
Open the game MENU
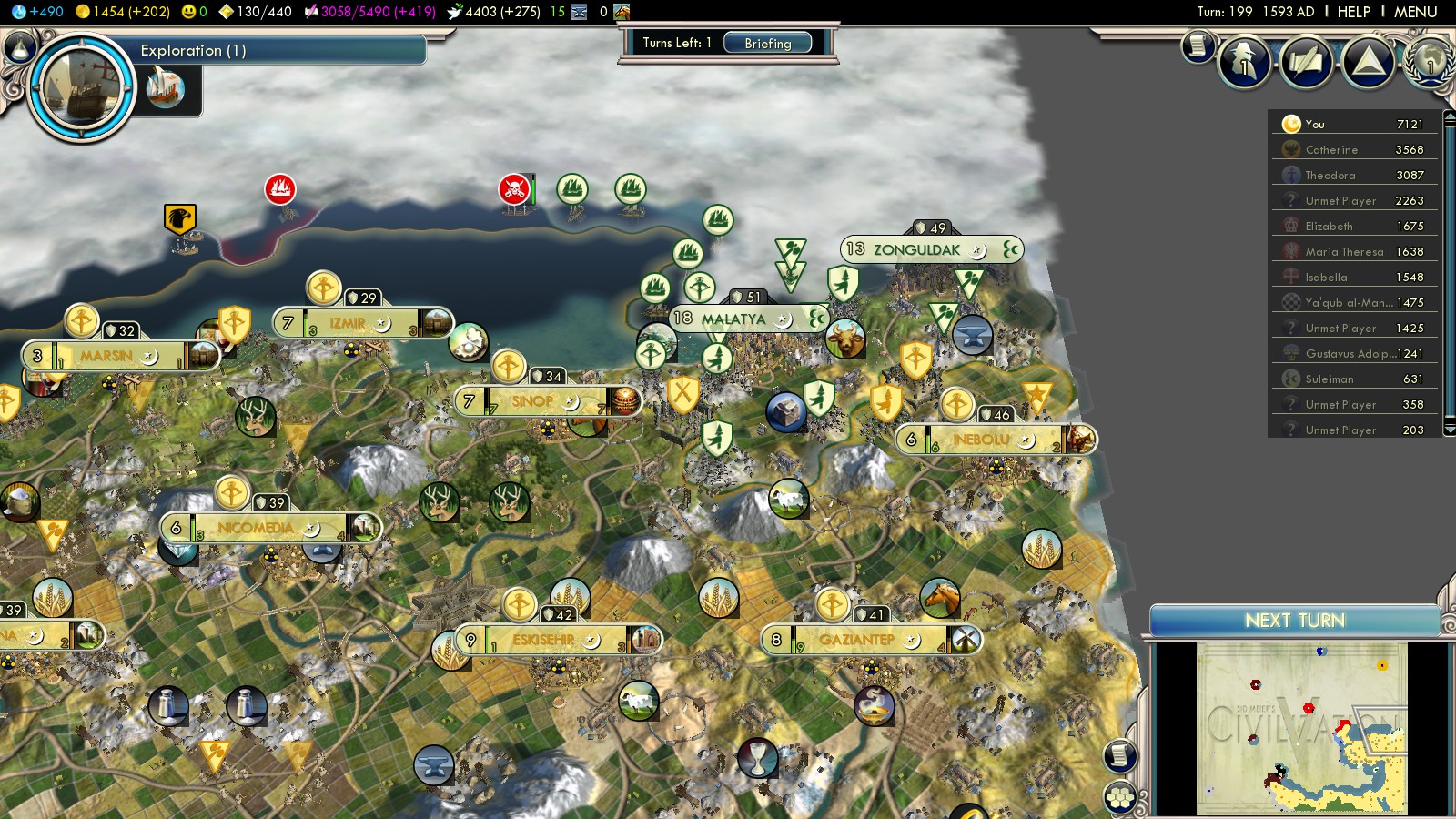pyautogui.click(x=1415, y=12)
